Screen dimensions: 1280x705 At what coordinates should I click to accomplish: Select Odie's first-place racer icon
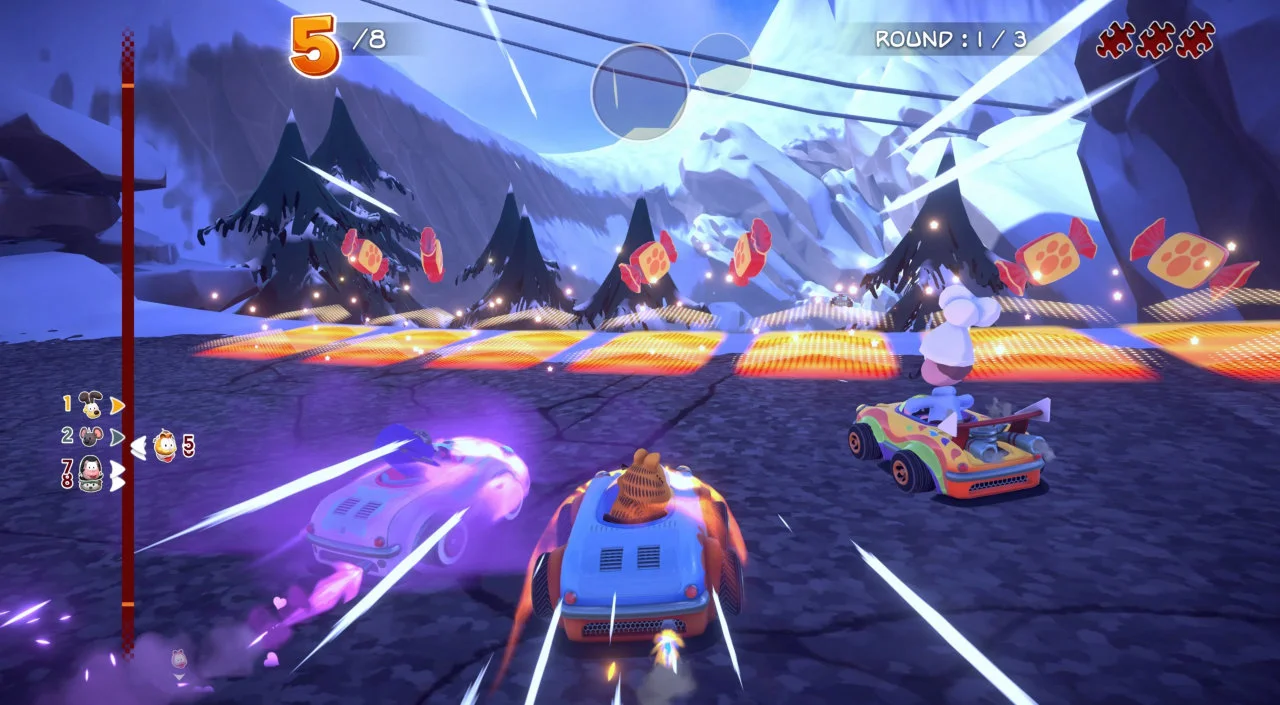point(91,404)
